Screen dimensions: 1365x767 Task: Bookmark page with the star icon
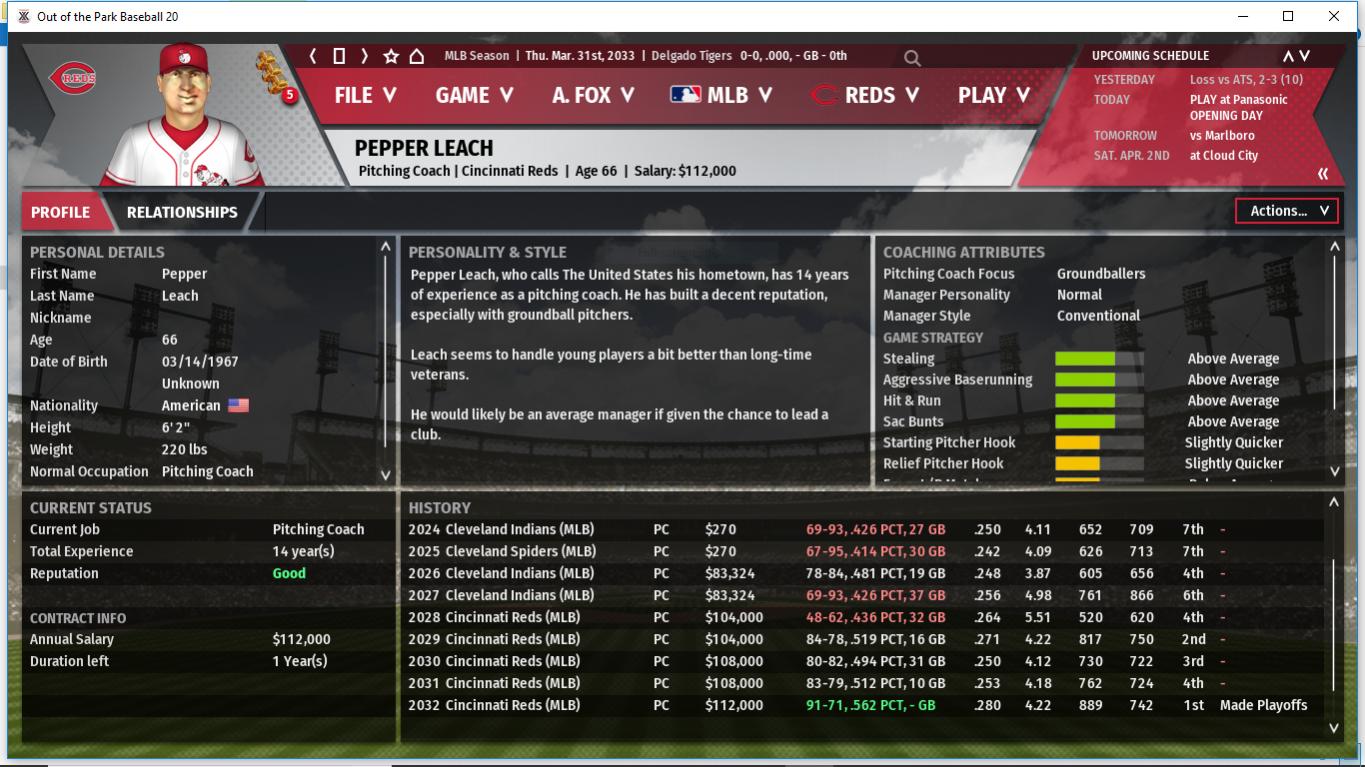(391, 56)
